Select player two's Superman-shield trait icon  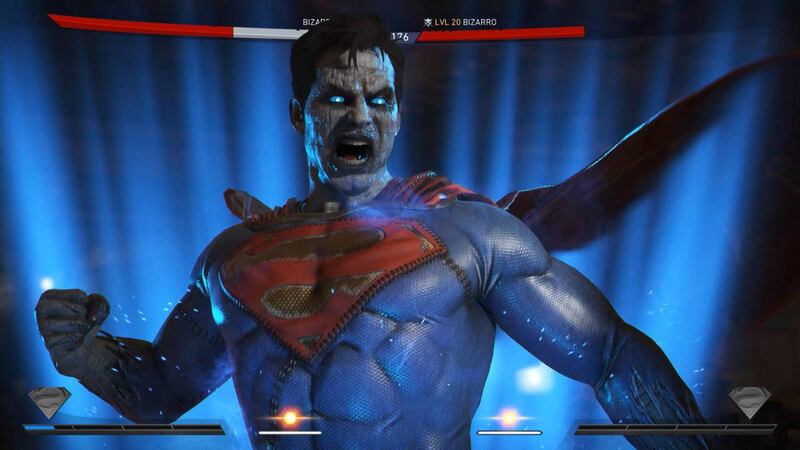[x=749, y=402]
